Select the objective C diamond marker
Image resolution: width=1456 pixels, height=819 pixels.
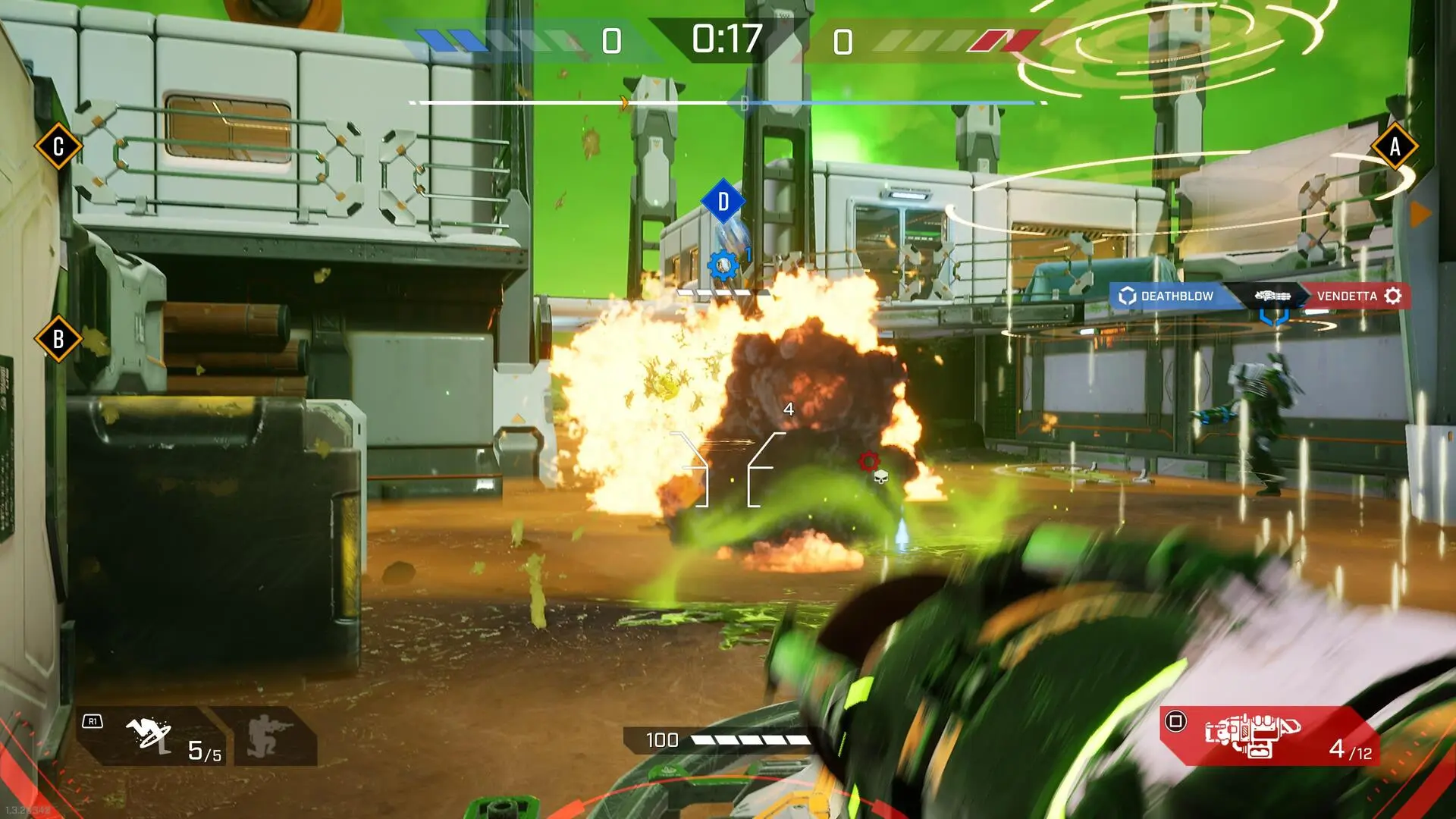pos(58,146)
